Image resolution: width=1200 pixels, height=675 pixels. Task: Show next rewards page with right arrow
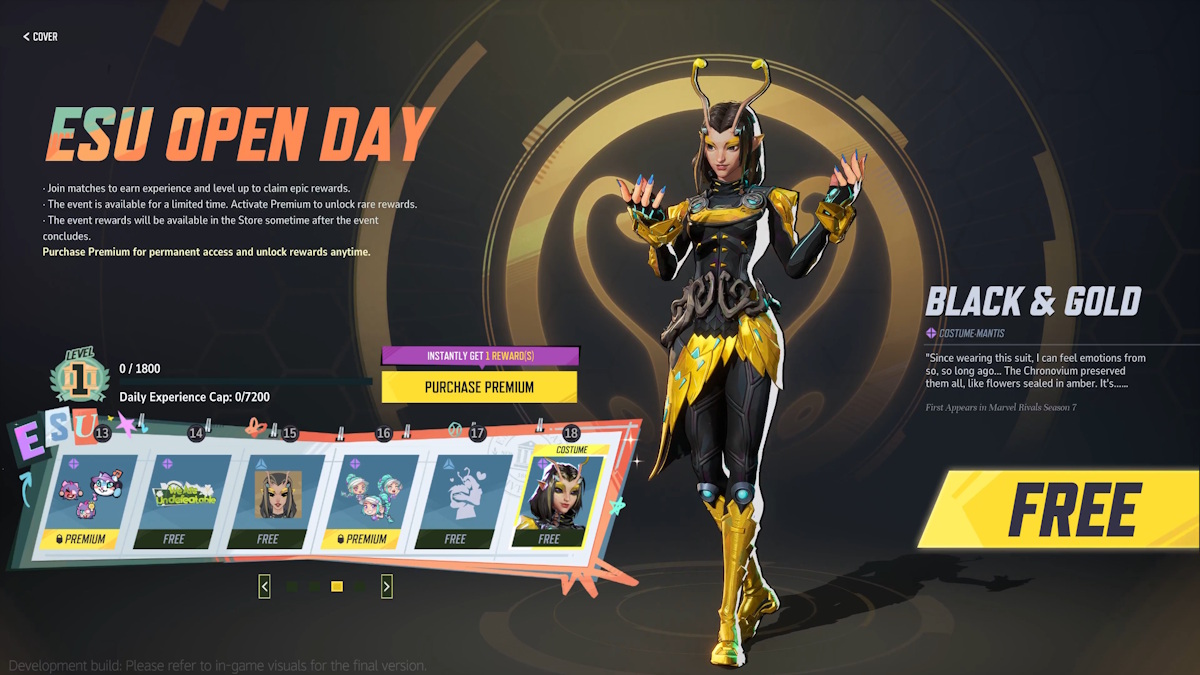coord(387,587)
